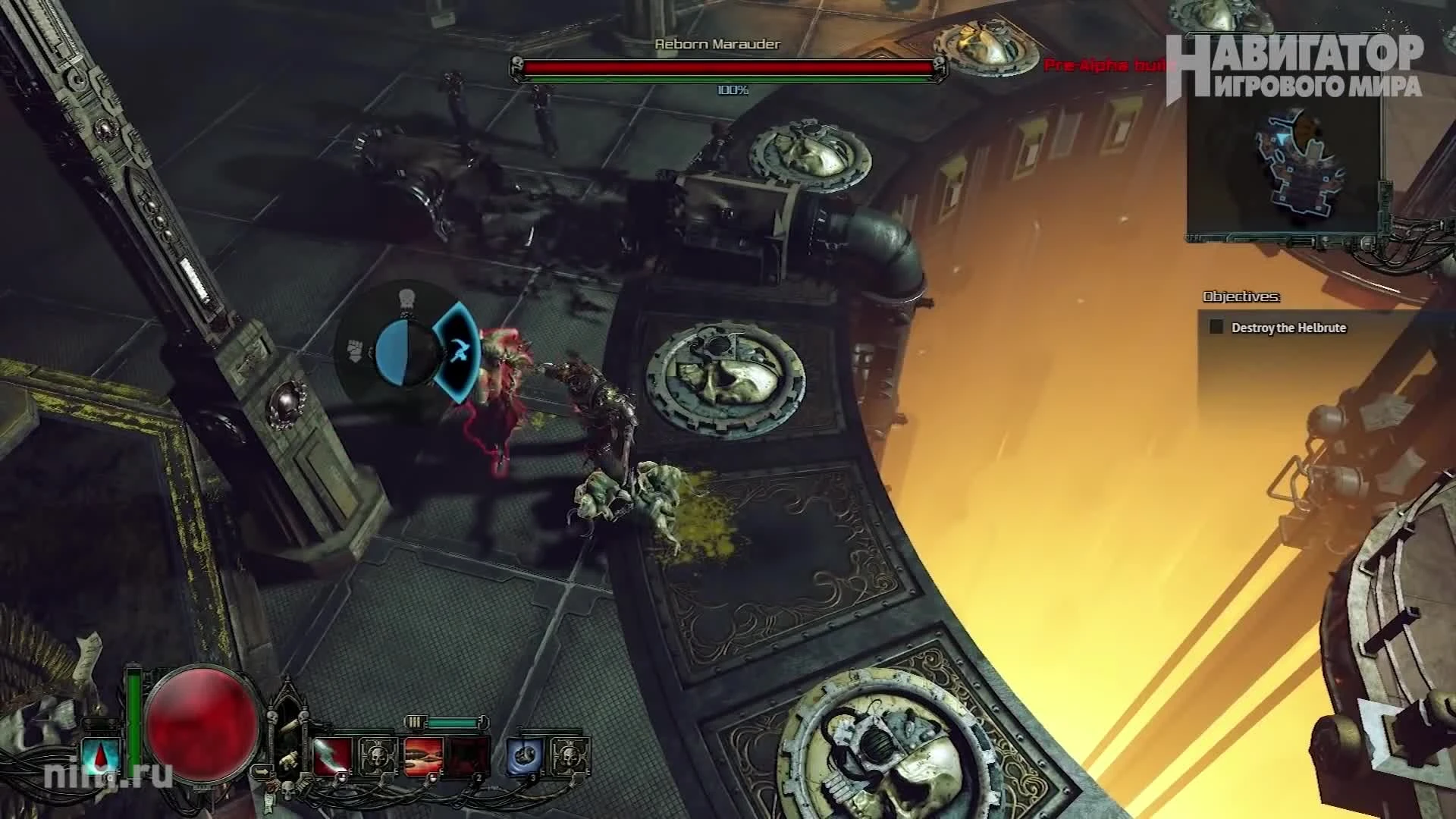1456x819 pixels.
Task: Use the health injector icon near the health orb
Action: pyautogui.click(x=100, y=755)
